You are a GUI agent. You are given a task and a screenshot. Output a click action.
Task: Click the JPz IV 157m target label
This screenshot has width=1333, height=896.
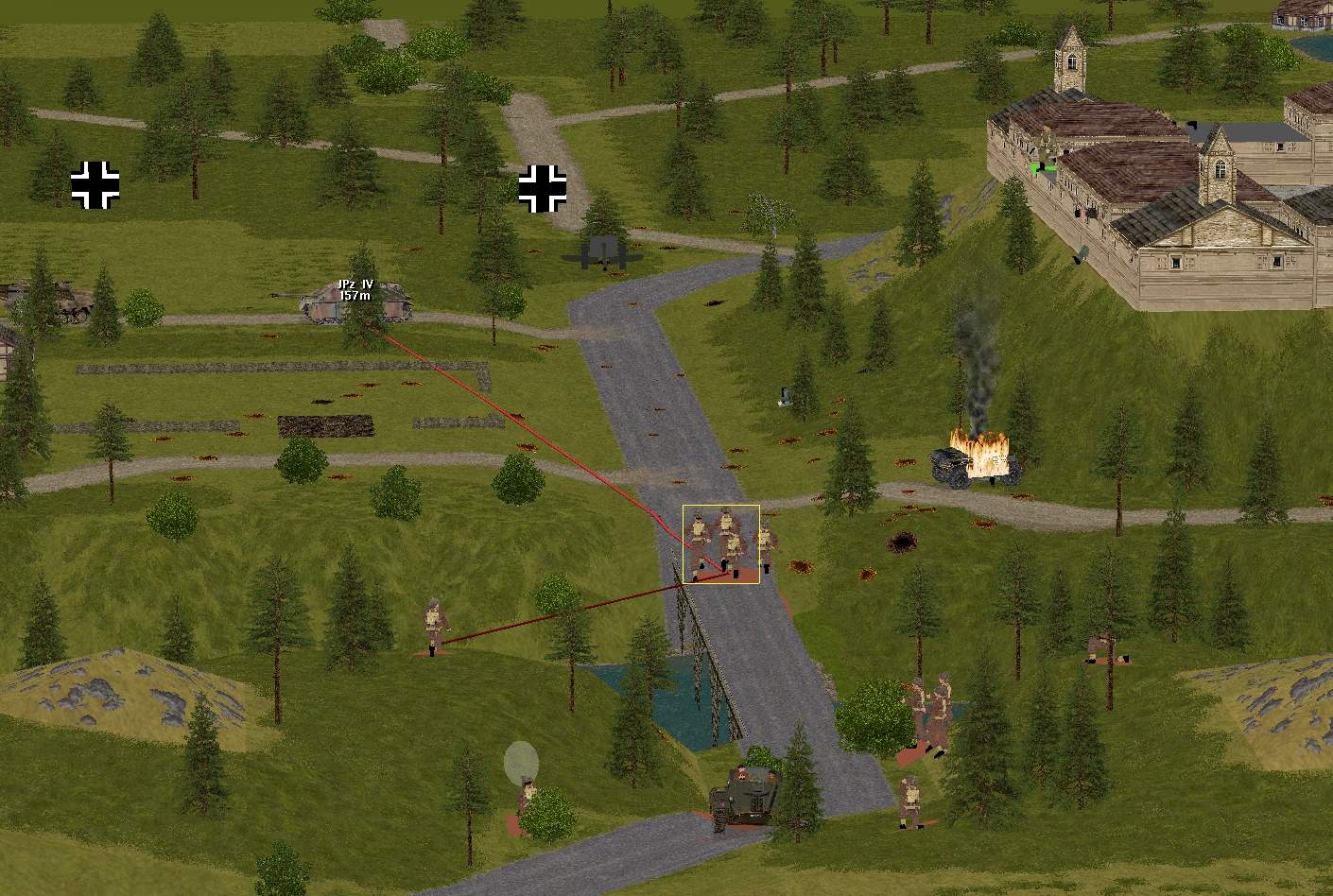pyautogui.click(x=355, y=290)
